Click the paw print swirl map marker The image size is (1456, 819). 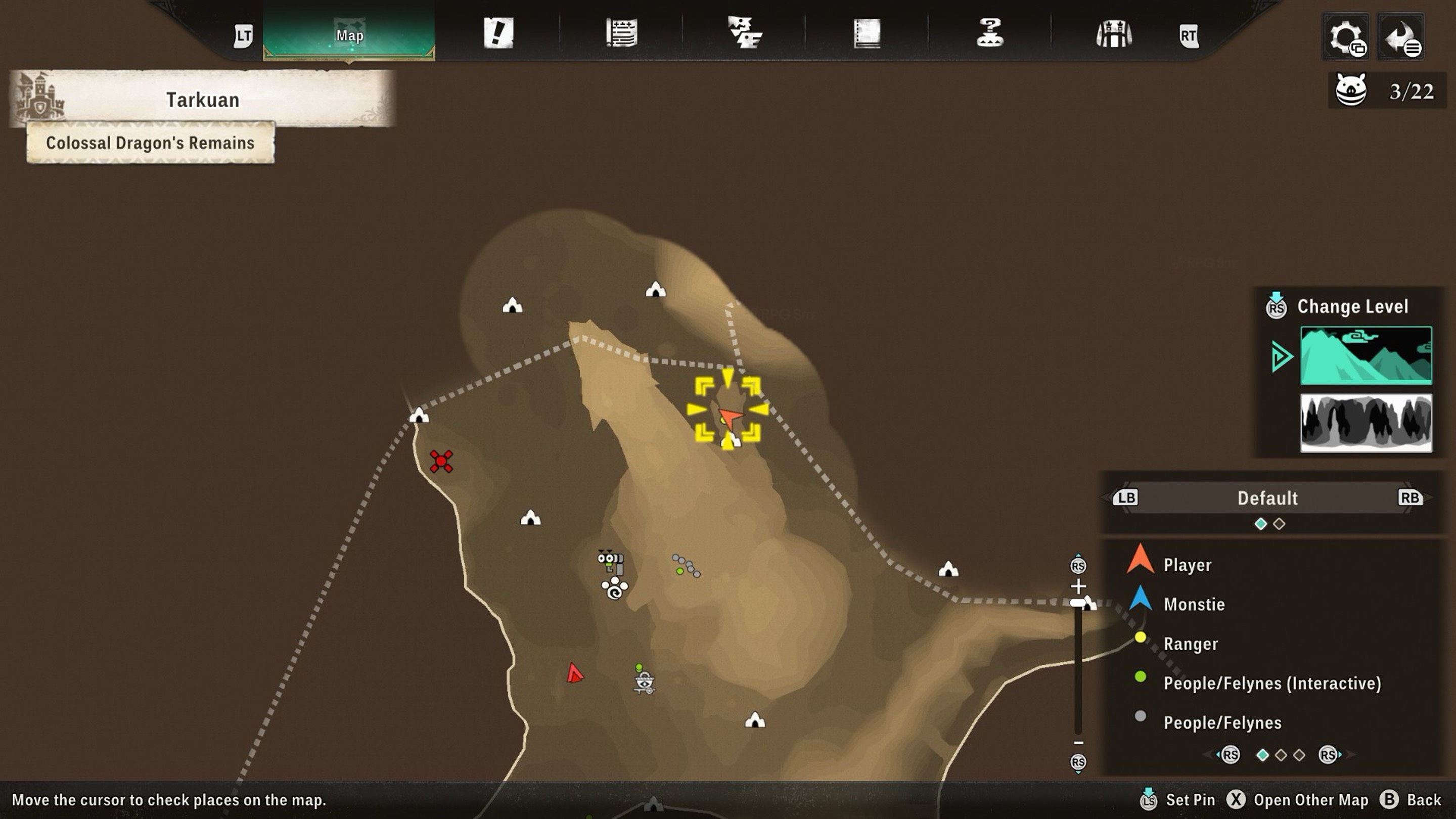pos(614,588)
